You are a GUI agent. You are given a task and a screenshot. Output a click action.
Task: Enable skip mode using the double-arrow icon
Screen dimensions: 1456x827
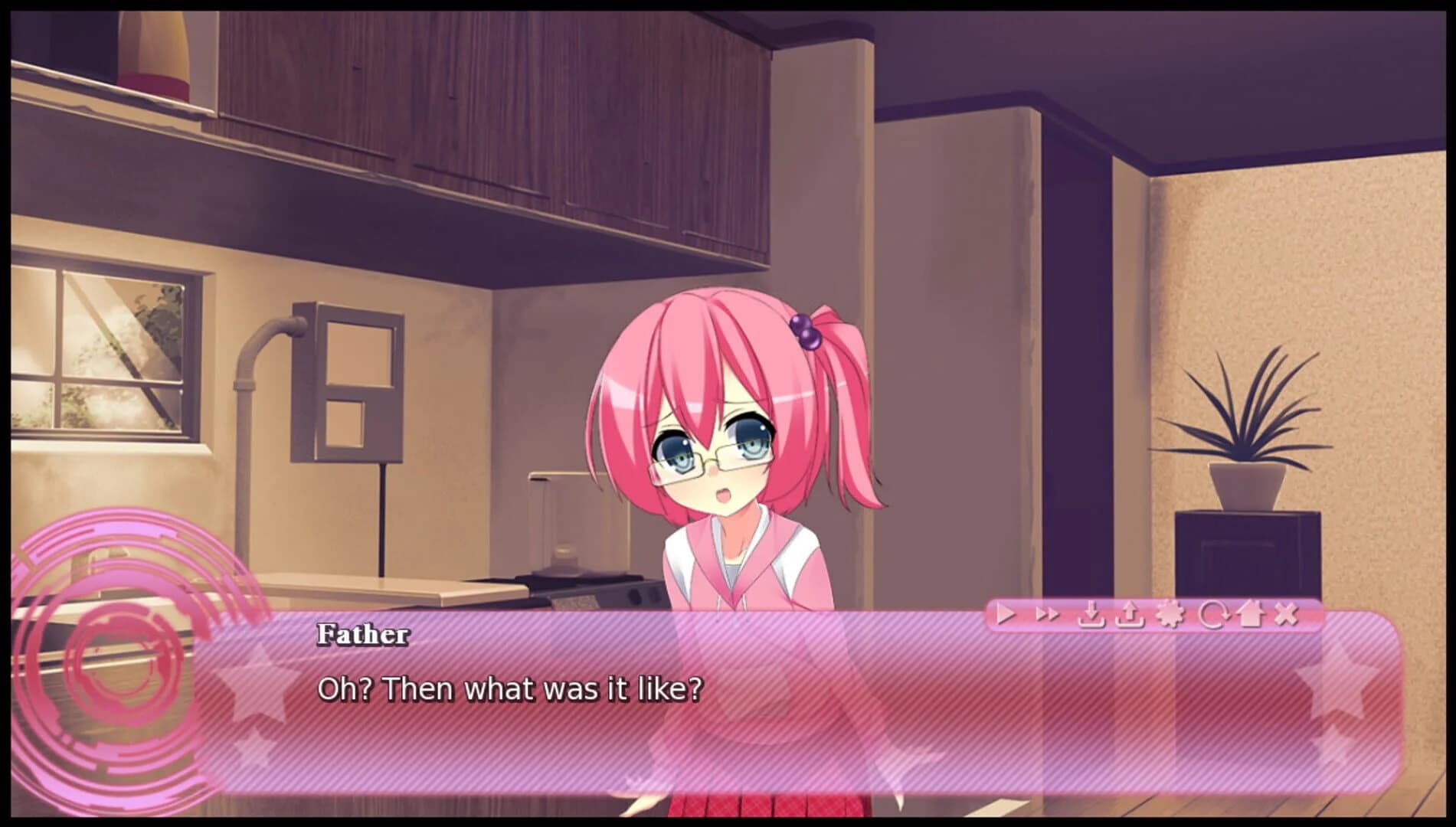1048,613
